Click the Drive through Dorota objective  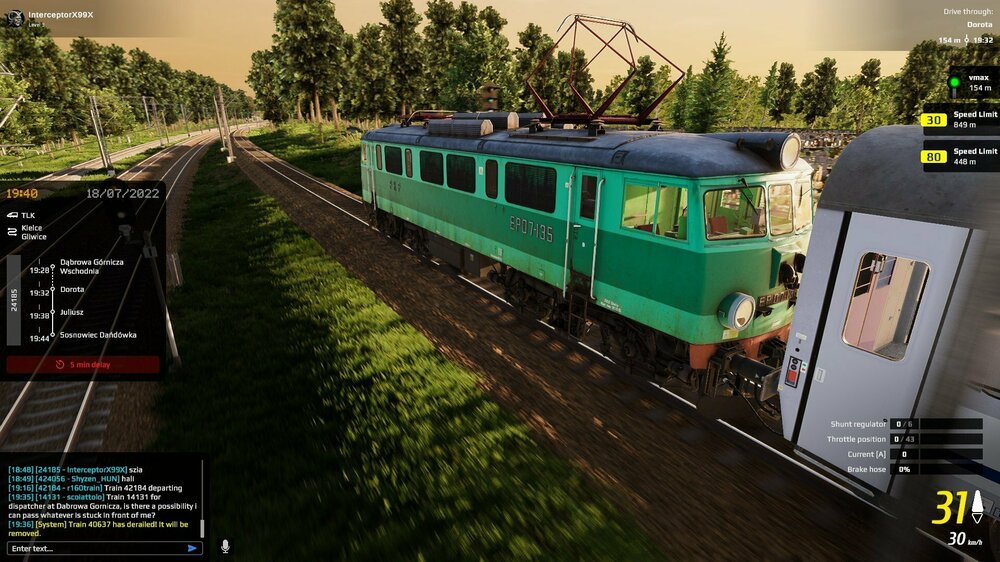[966, 25]
